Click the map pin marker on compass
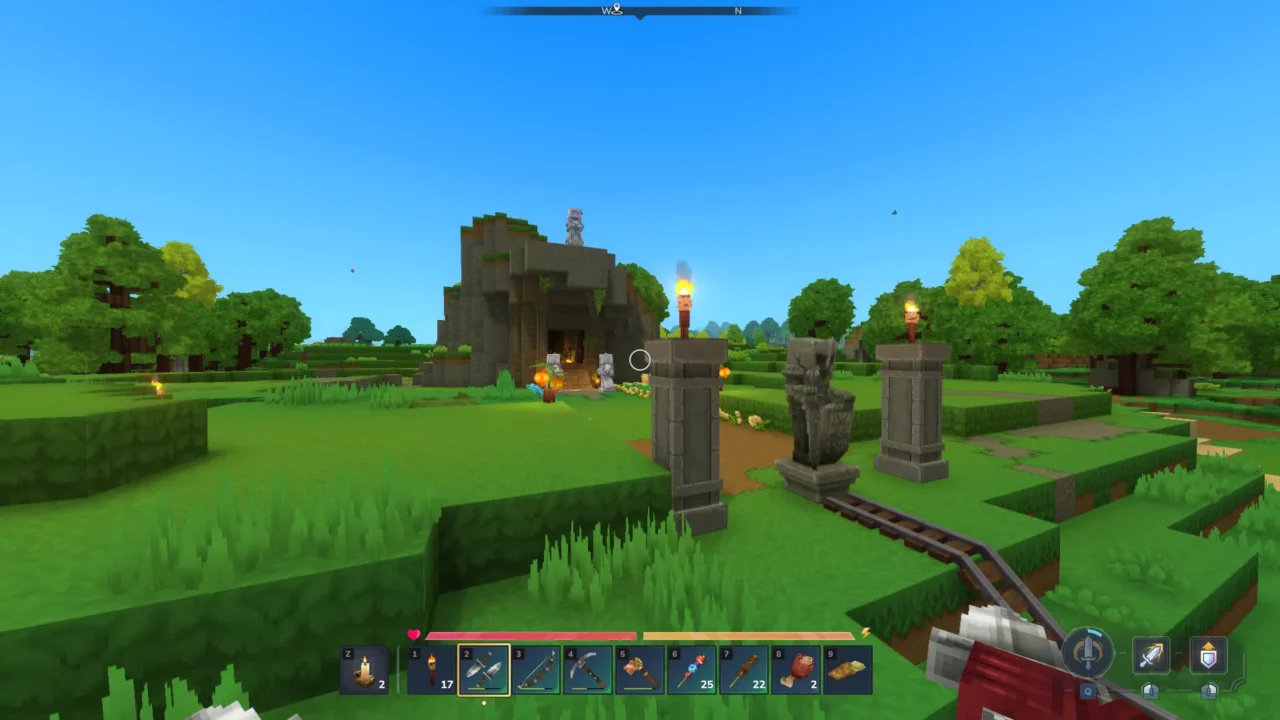 pos(617,10)
